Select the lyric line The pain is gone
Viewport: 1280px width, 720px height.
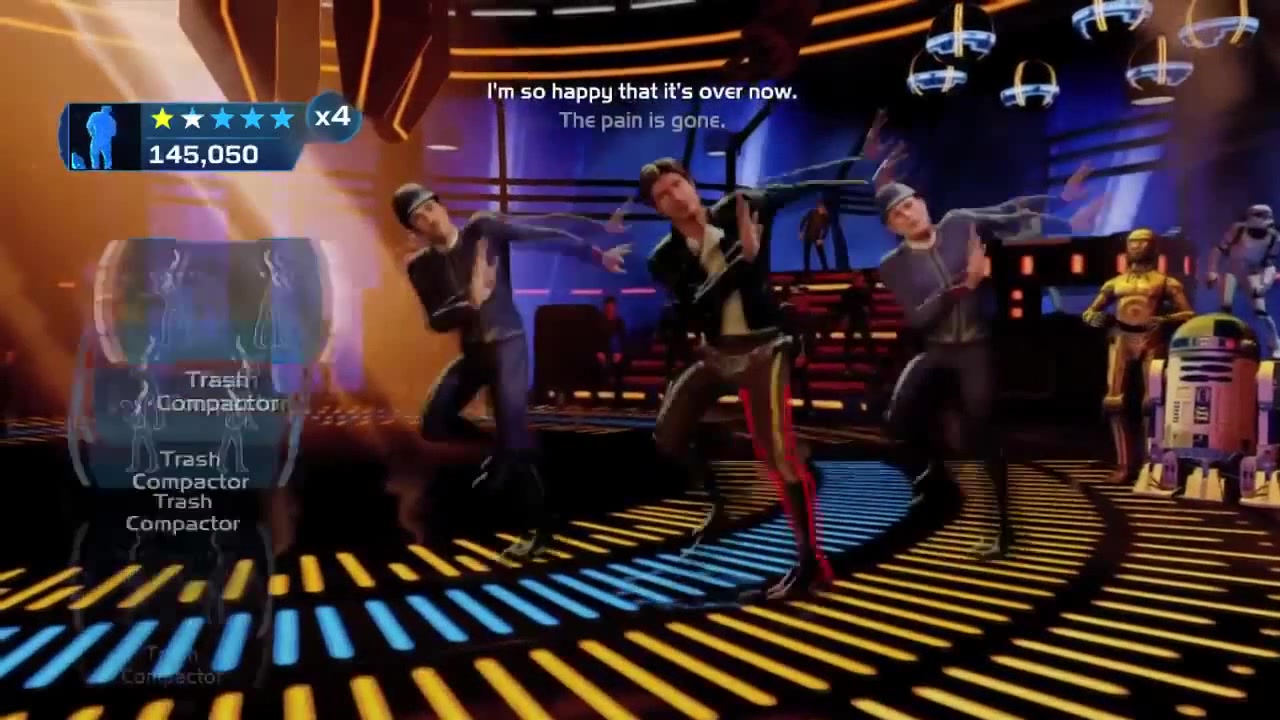point(642,120)
